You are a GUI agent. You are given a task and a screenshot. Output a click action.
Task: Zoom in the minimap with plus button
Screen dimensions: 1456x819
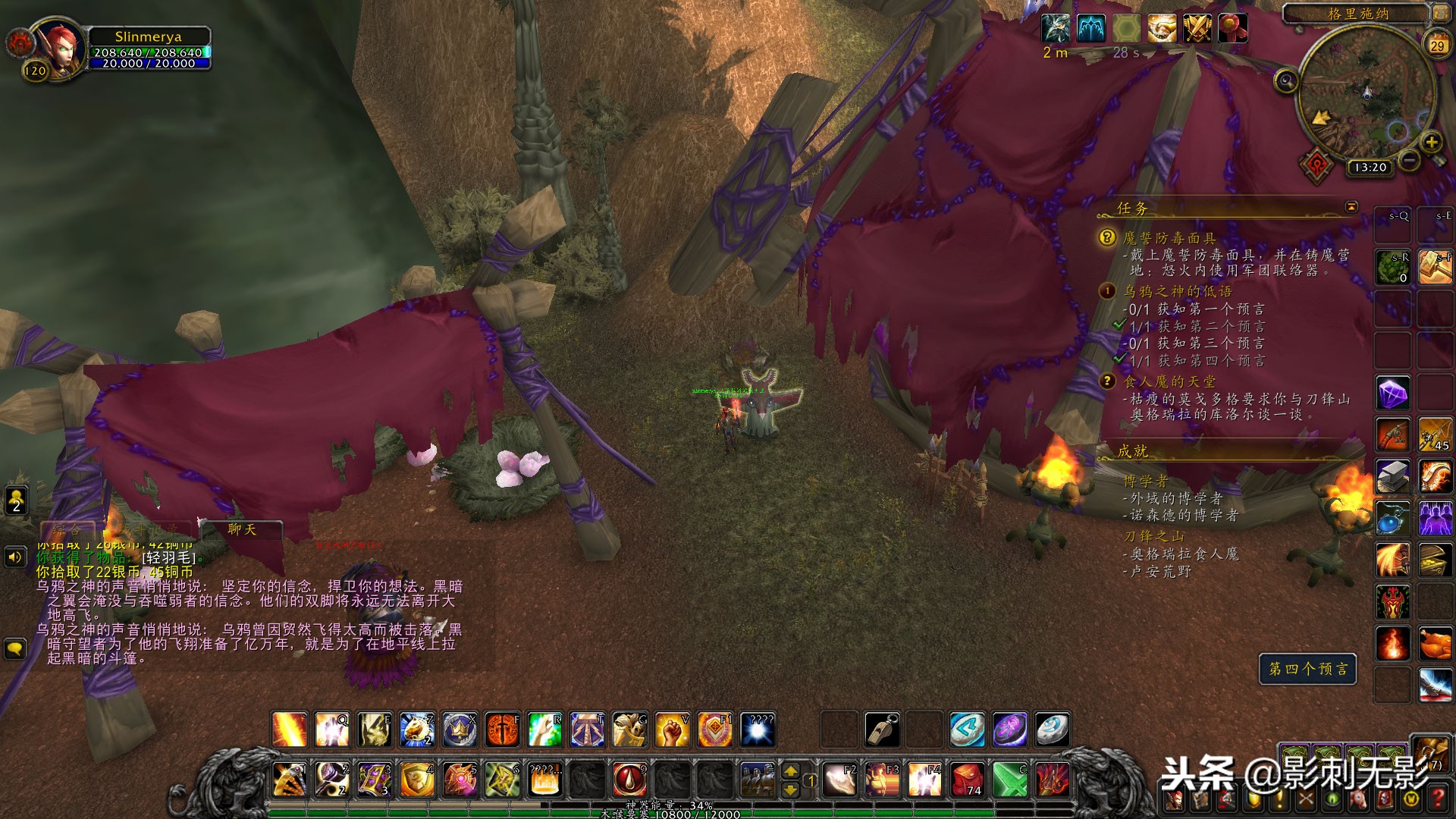[x=1431, y=142]
